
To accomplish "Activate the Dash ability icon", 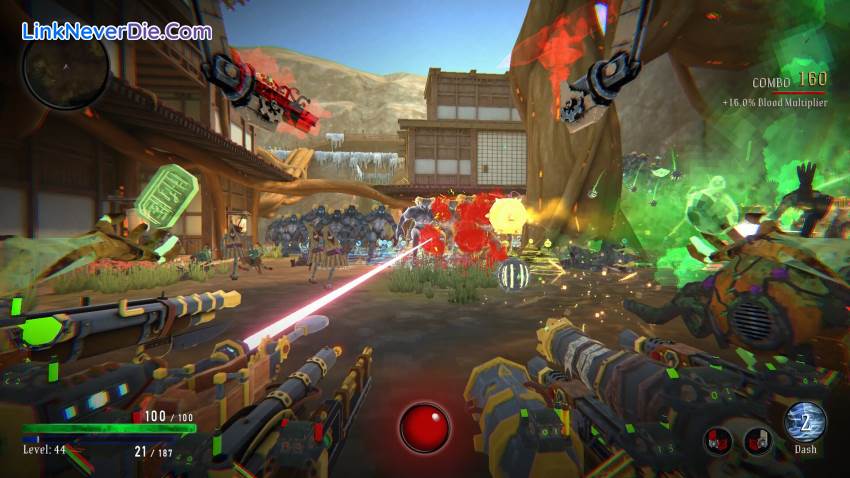I will coord(805,422).
